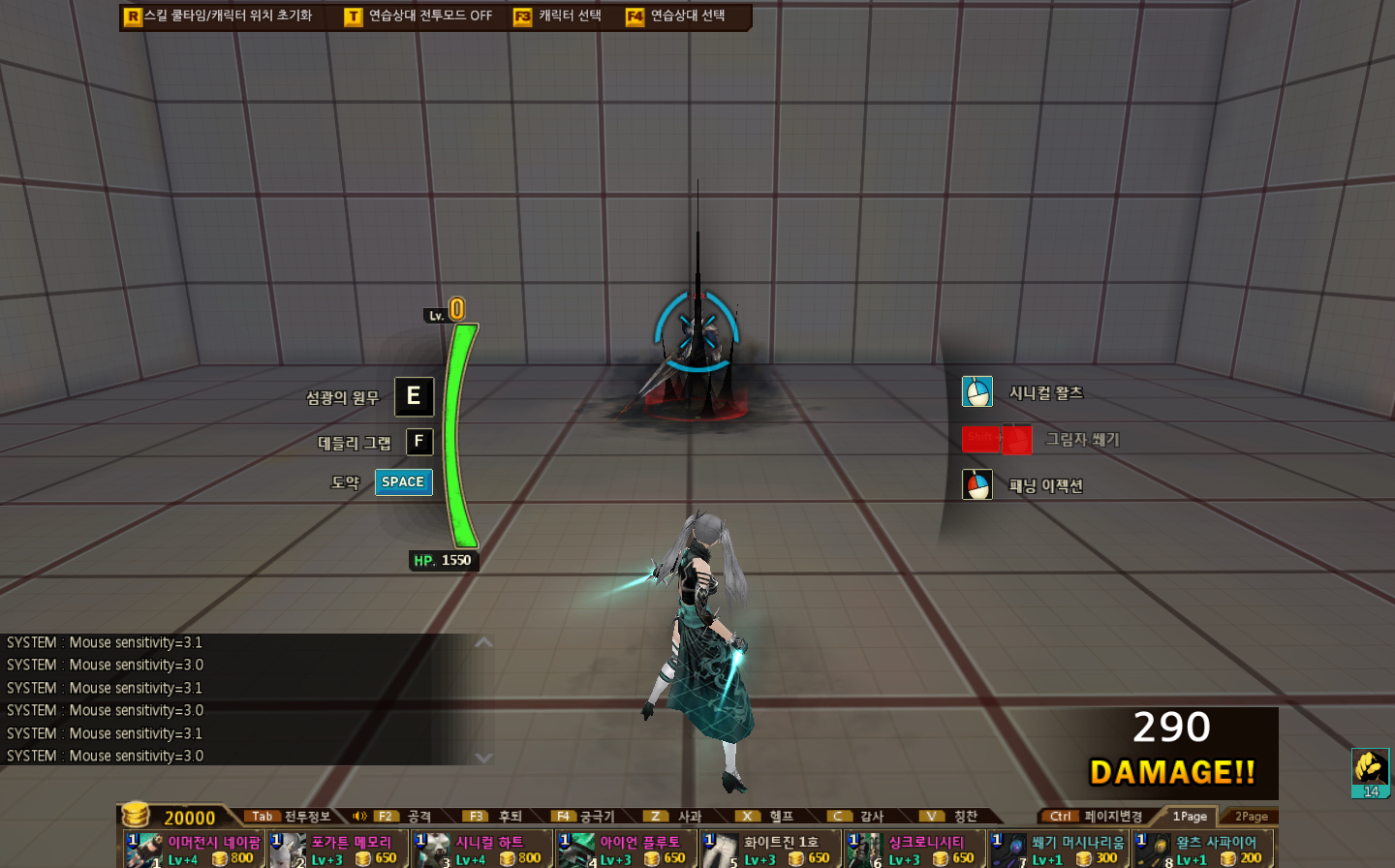Reset skill cooldowns and character position
This screenshot has width=1395, height=868.
click(219, 16)
